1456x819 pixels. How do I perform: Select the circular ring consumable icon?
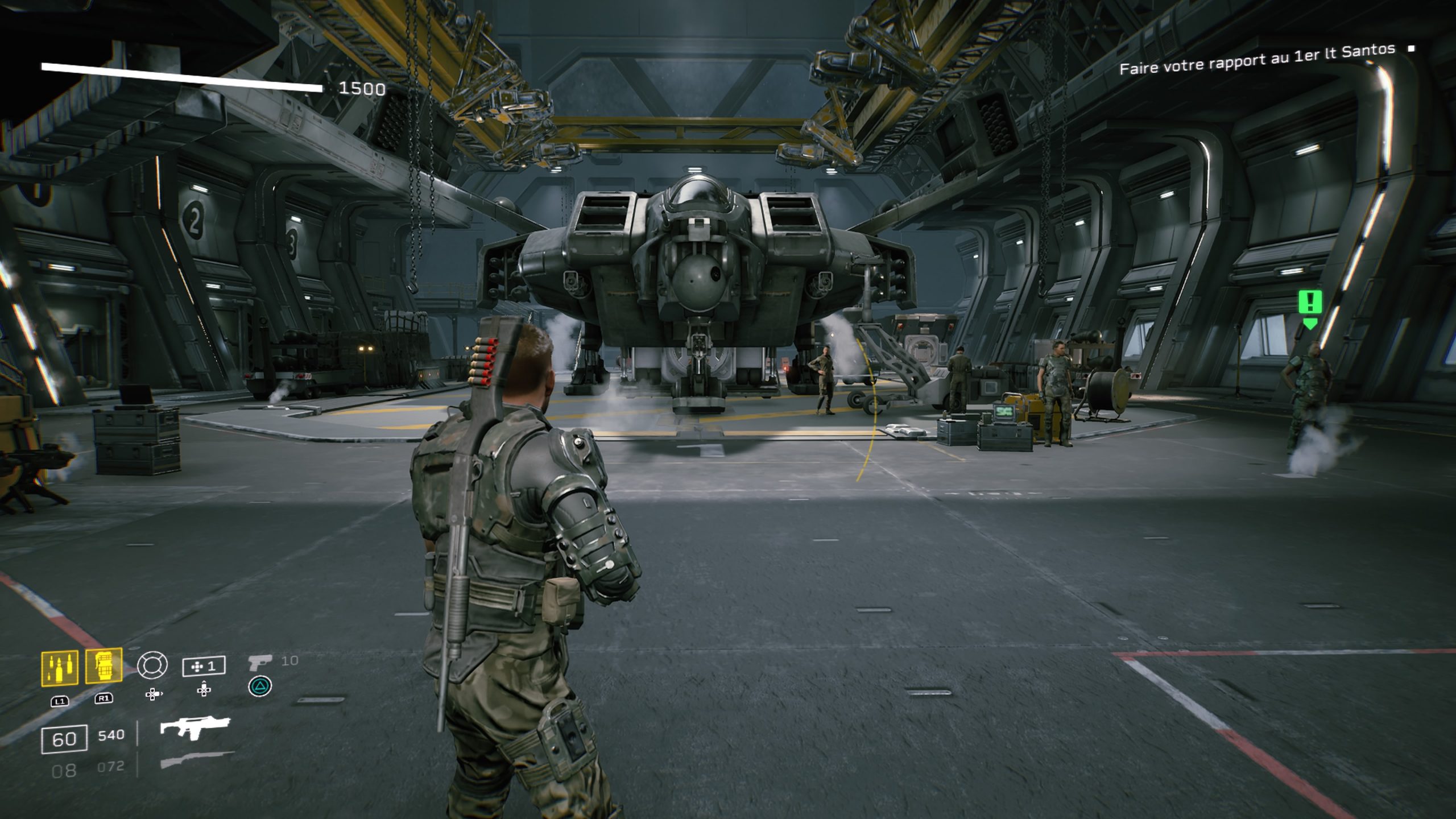(152, 665)
